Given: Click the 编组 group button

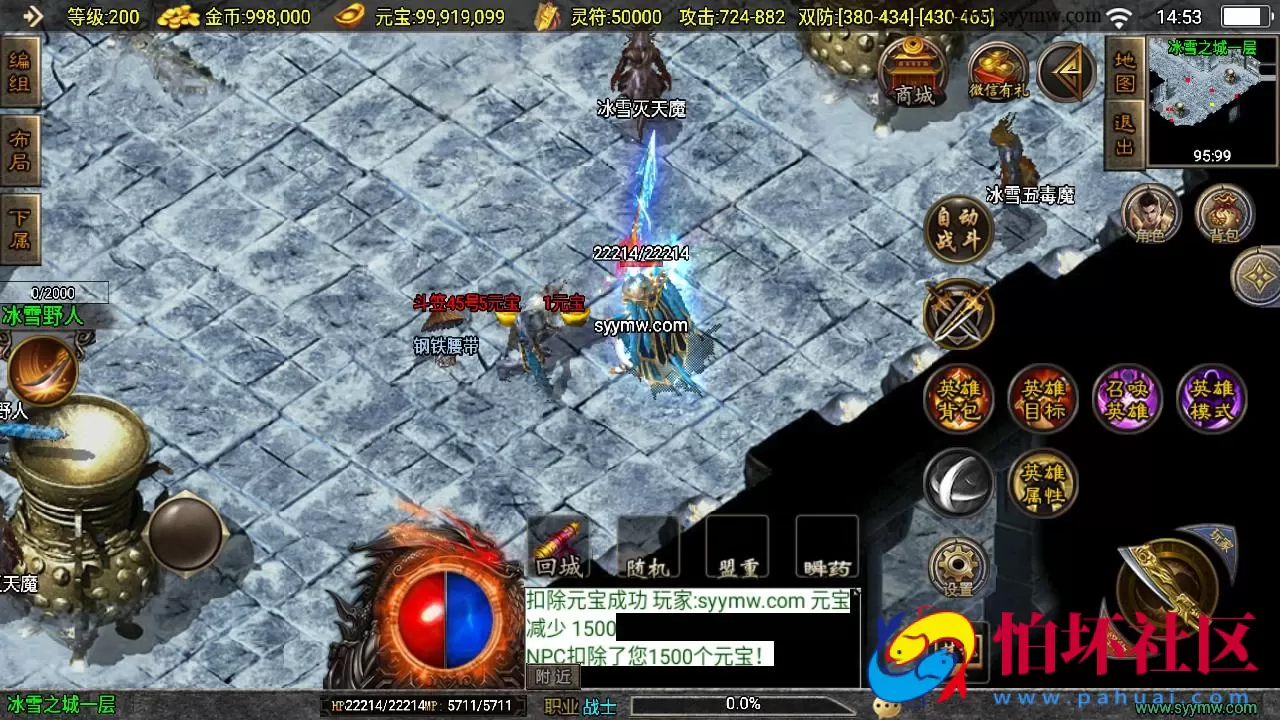Looking at the screenshot, I should click(x=20, y=72).
